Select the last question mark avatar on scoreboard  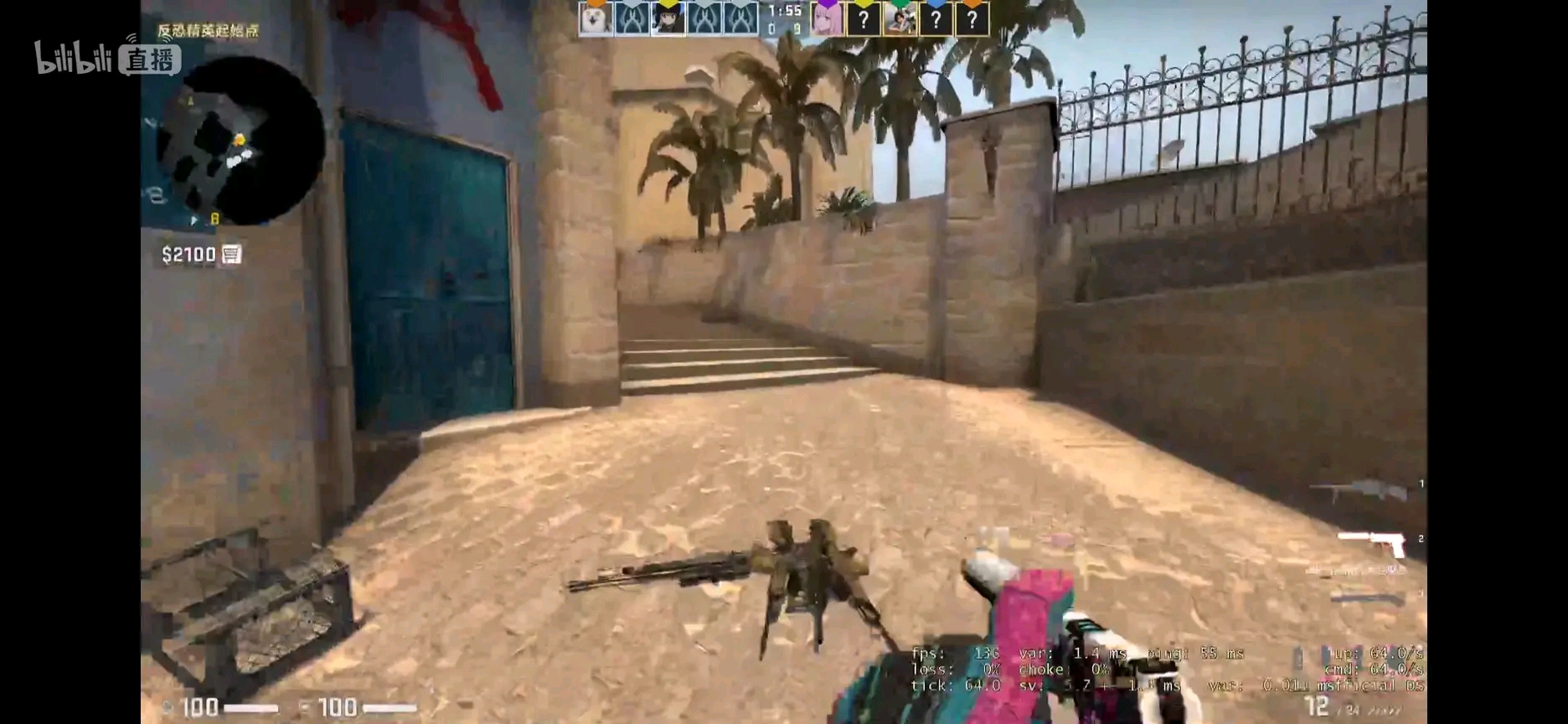pyautogui.click(x=972, y=17)
